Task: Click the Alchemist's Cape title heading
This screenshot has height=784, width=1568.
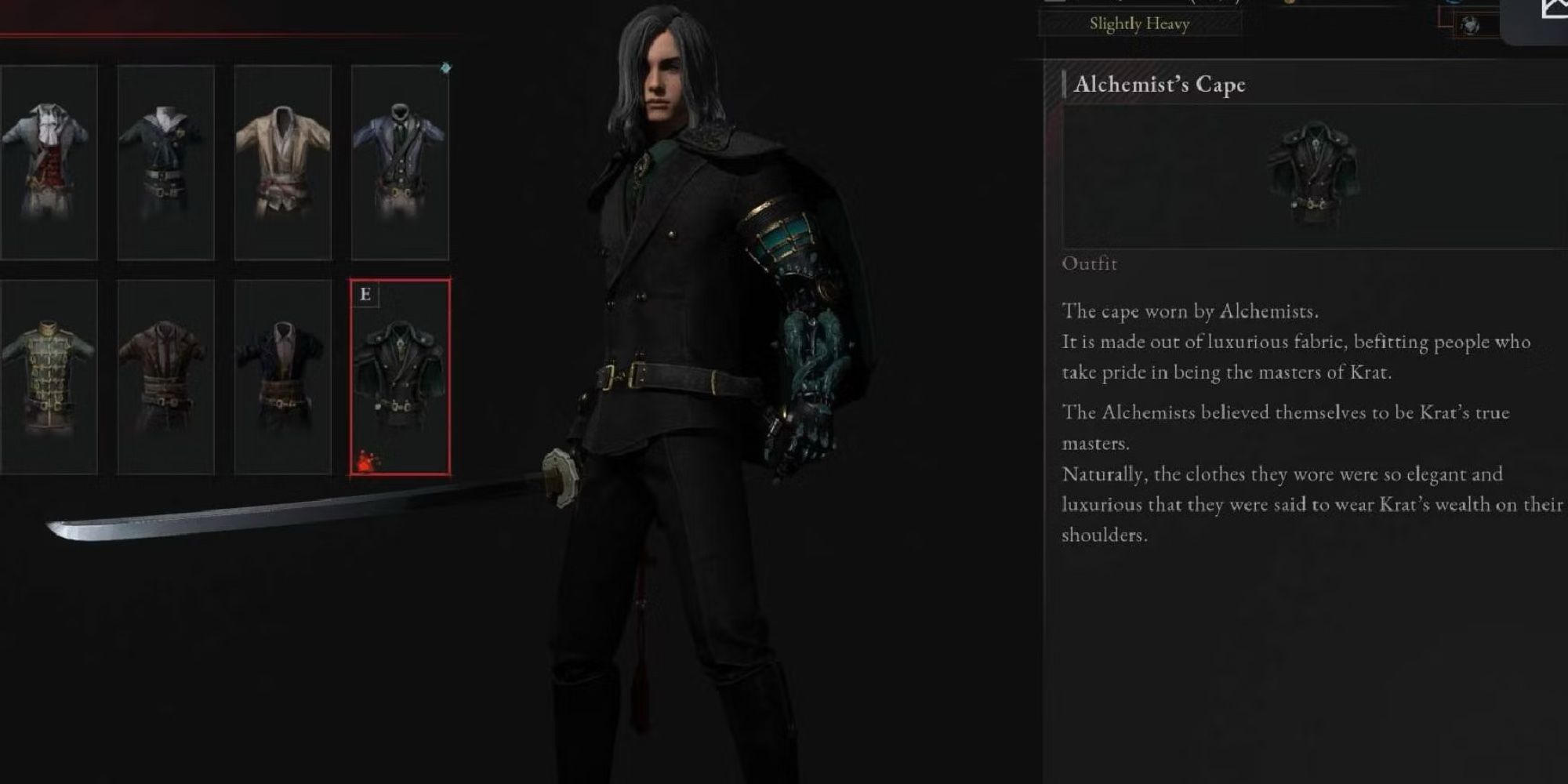Action: [x=1162, y=85]
